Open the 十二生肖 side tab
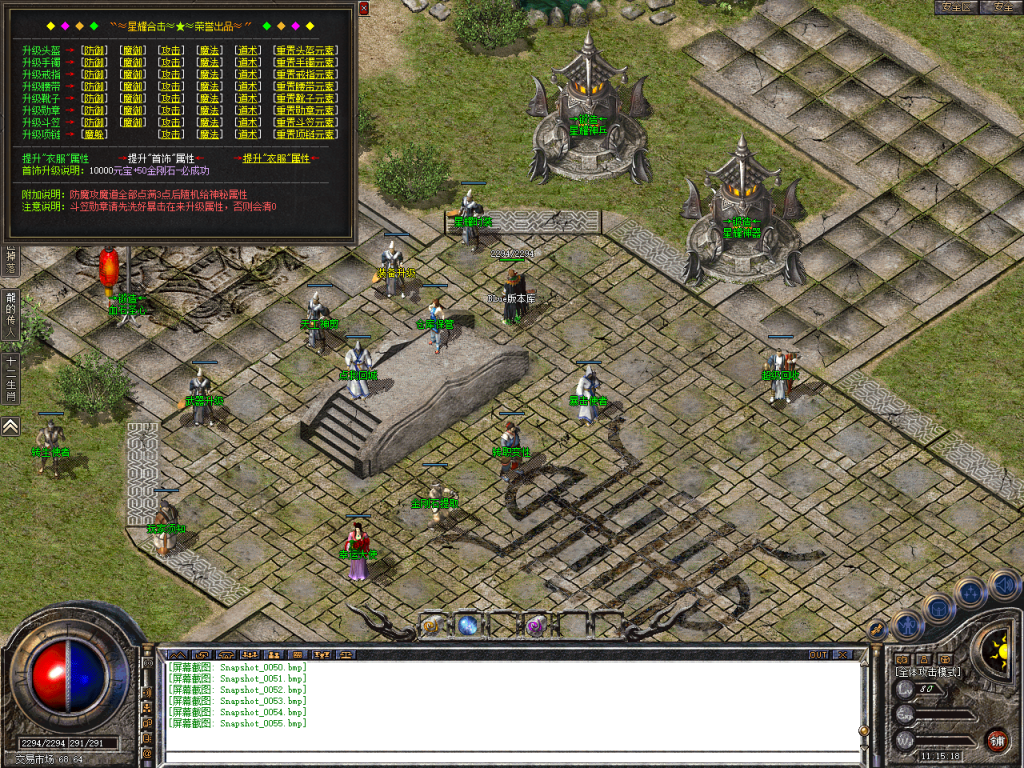 (10, 379)
